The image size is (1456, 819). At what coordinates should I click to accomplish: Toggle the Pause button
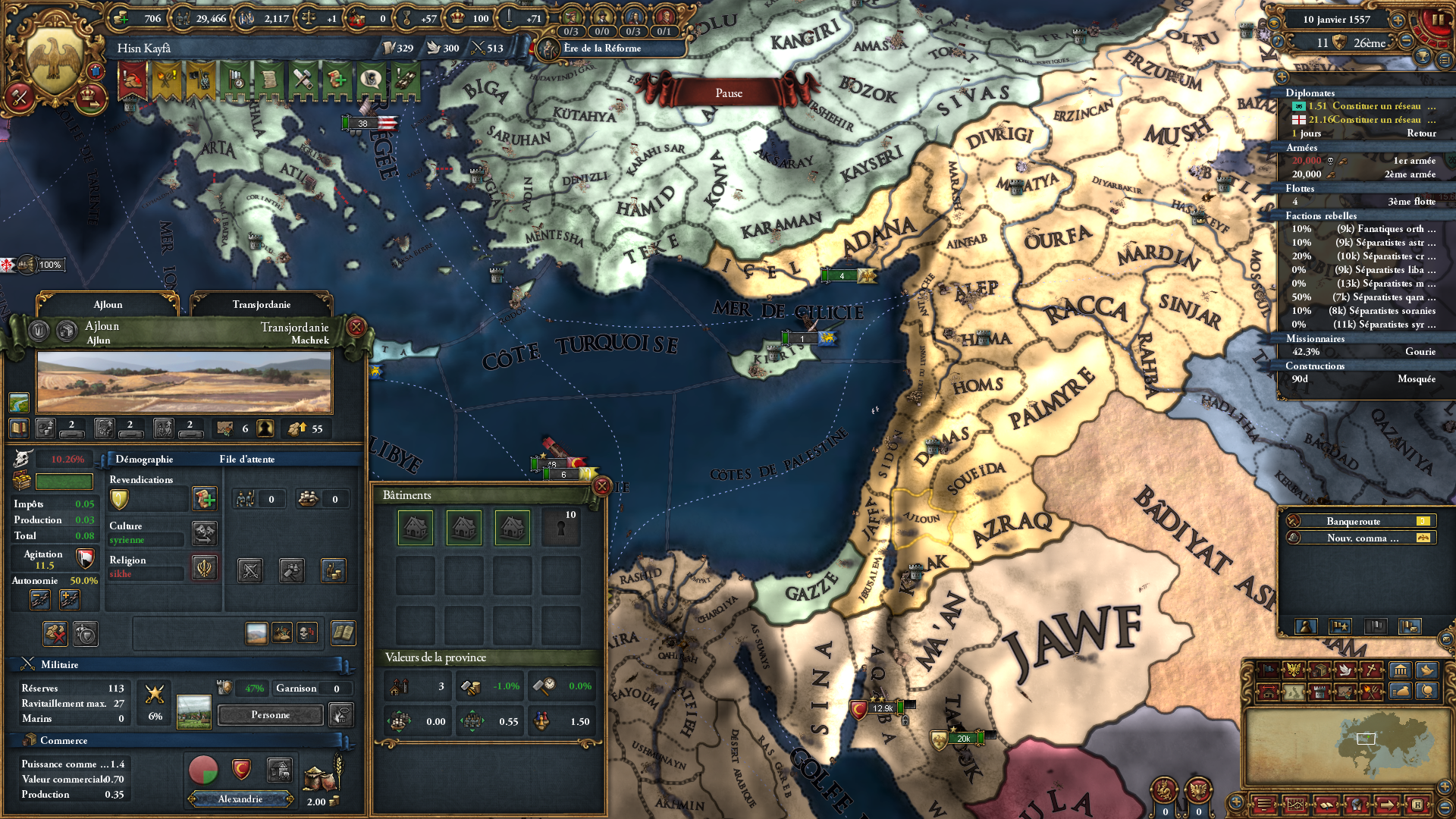pyautogui.click(x=728, y=93)
